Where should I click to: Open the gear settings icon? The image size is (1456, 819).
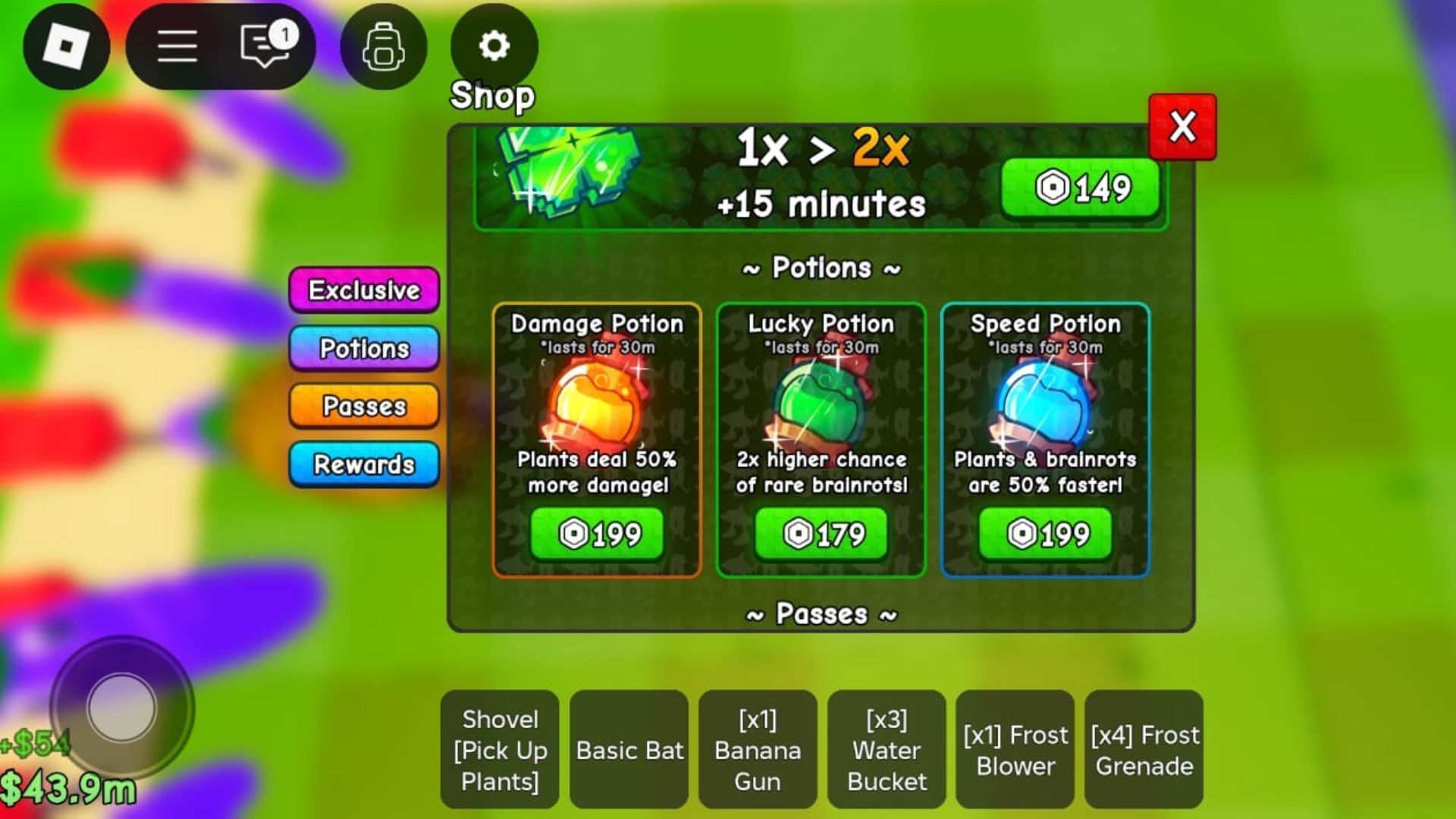tap(494, 45)
